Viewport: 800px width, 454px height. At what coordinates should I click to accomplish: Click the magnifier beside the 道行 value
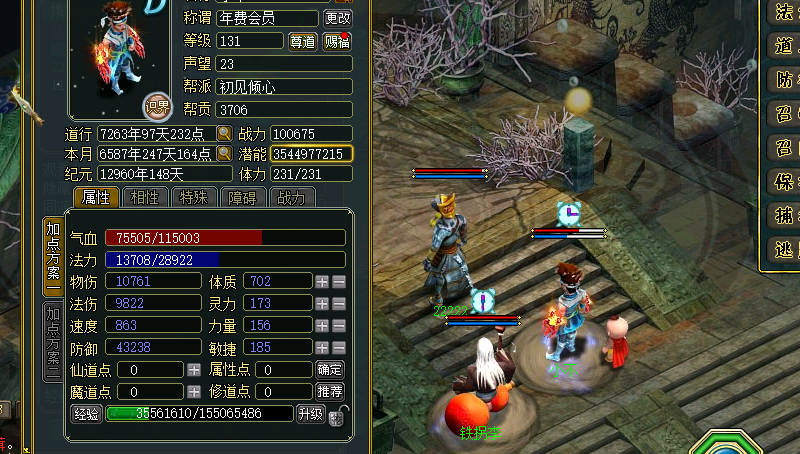pos(225,134)
